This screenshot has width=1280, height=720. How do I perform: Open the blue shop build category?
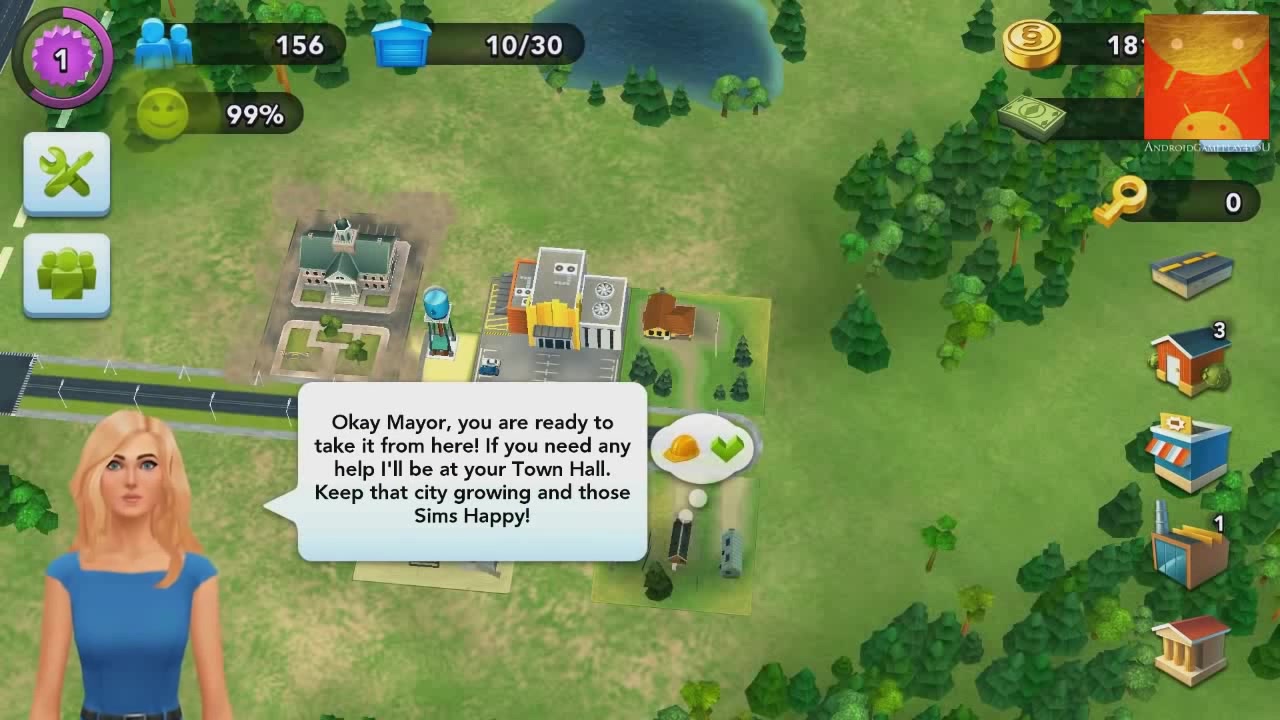(1189, 452)
